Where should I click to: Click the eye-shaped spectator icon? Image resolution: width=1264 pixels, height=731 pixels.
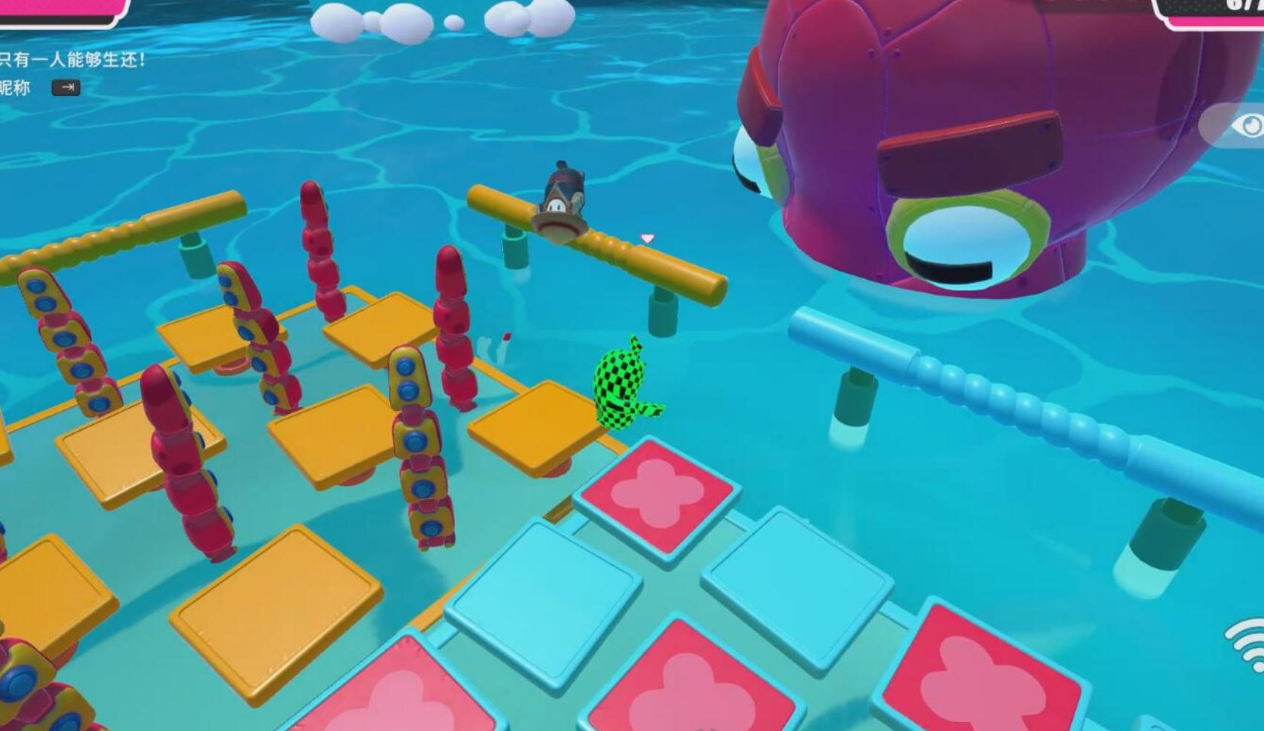click(x=1247, y=125)
